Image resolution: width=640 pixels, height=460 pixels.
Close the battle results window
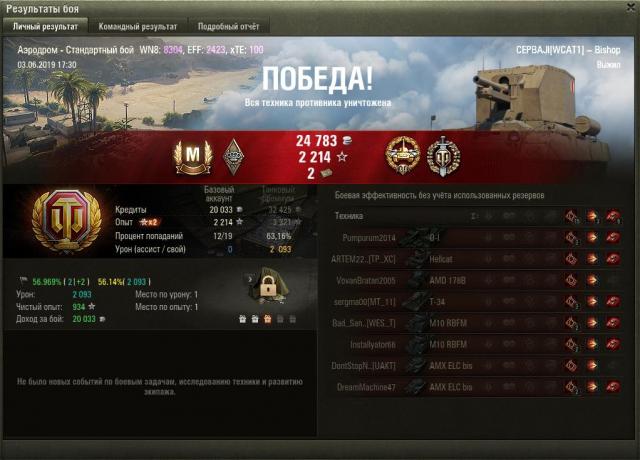(629, 8)
